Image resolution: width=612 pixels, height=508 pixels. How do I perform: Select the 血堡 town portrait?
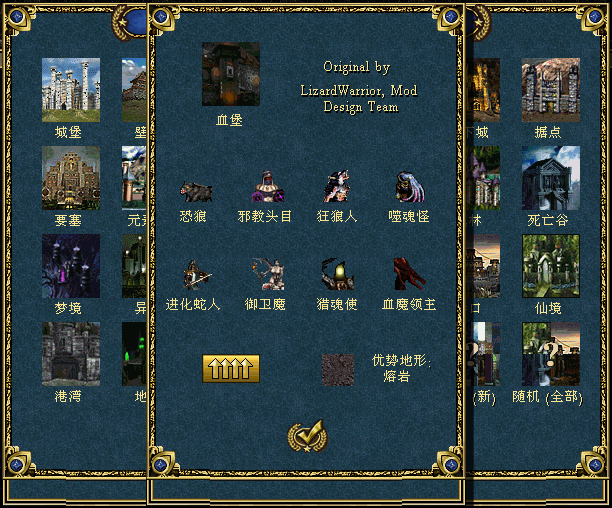coord(231,74)
